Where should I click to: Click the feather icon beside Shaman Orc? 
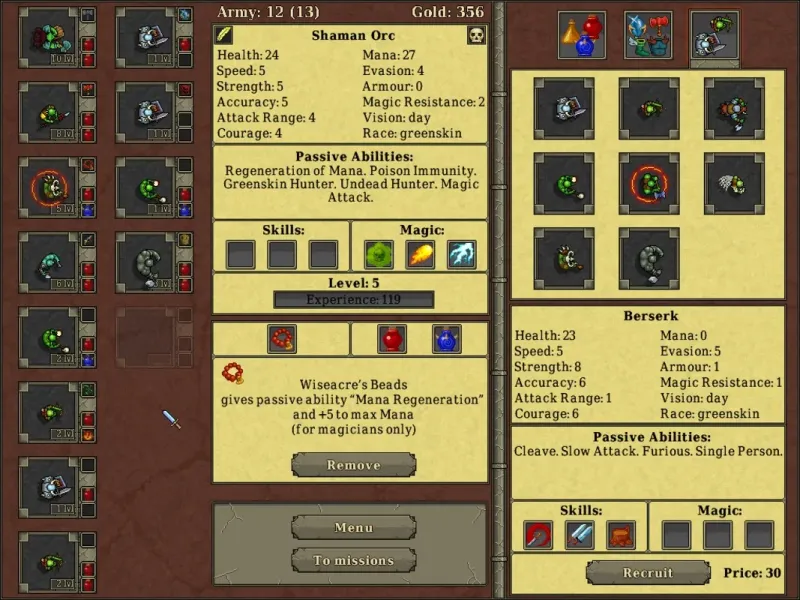tap(226, 36)
